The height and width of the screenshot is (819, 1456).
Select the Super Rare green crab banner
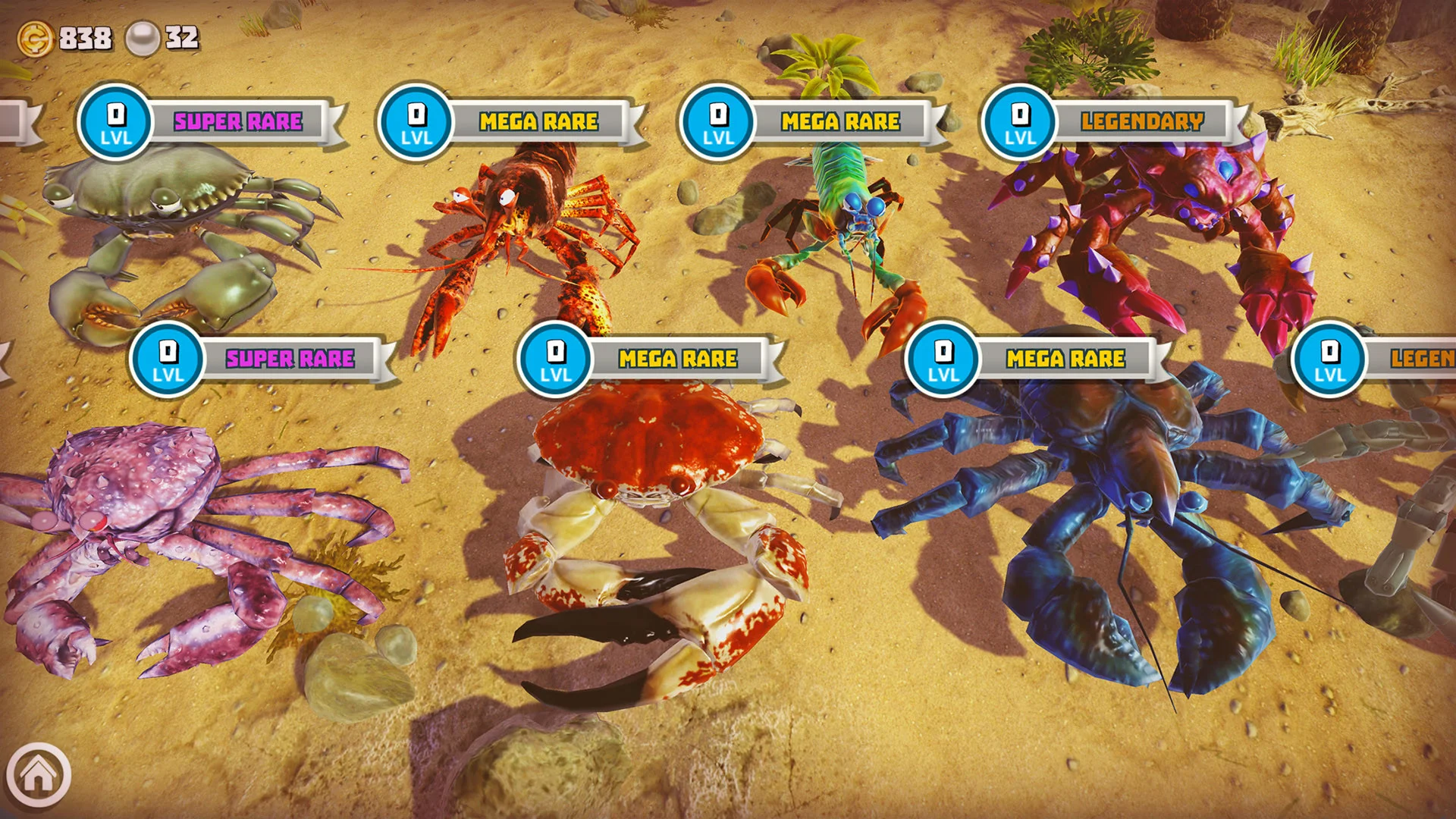tap(237, 121)
